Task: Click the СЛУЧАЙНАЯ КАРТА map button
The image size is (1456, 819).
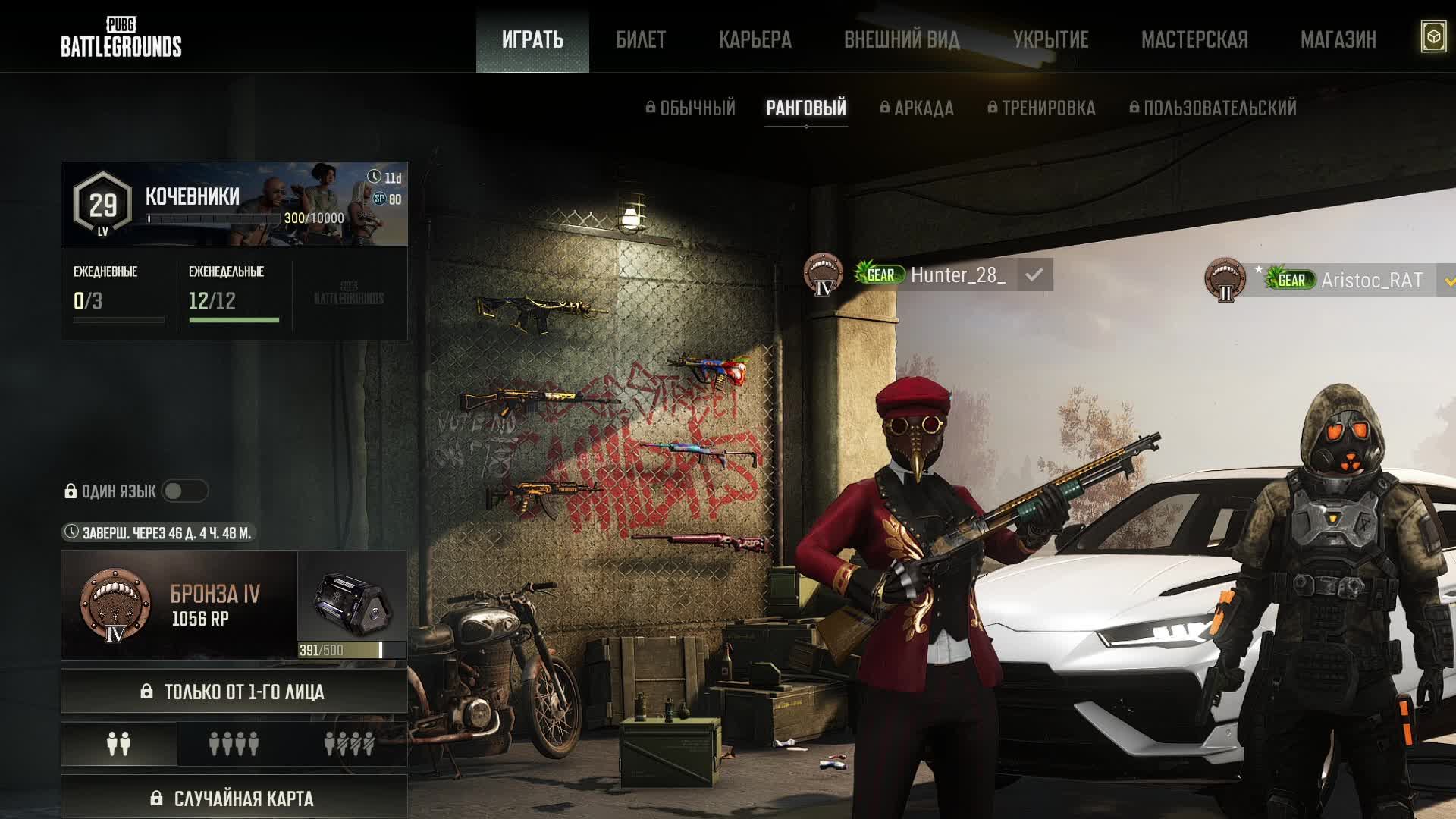Action: tap(234, 798)
